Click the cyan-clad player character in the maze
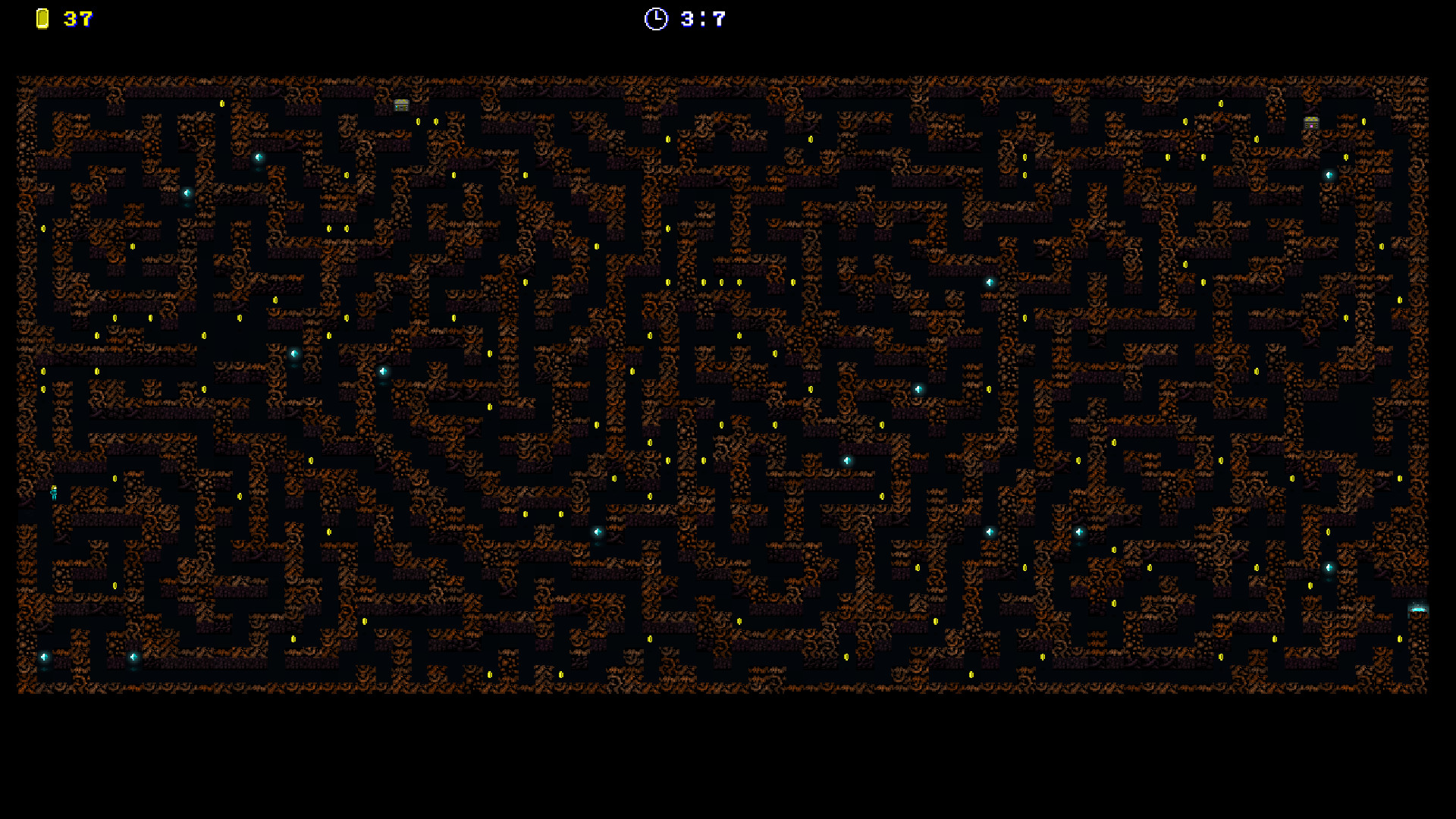 click(x=54, y=493)
